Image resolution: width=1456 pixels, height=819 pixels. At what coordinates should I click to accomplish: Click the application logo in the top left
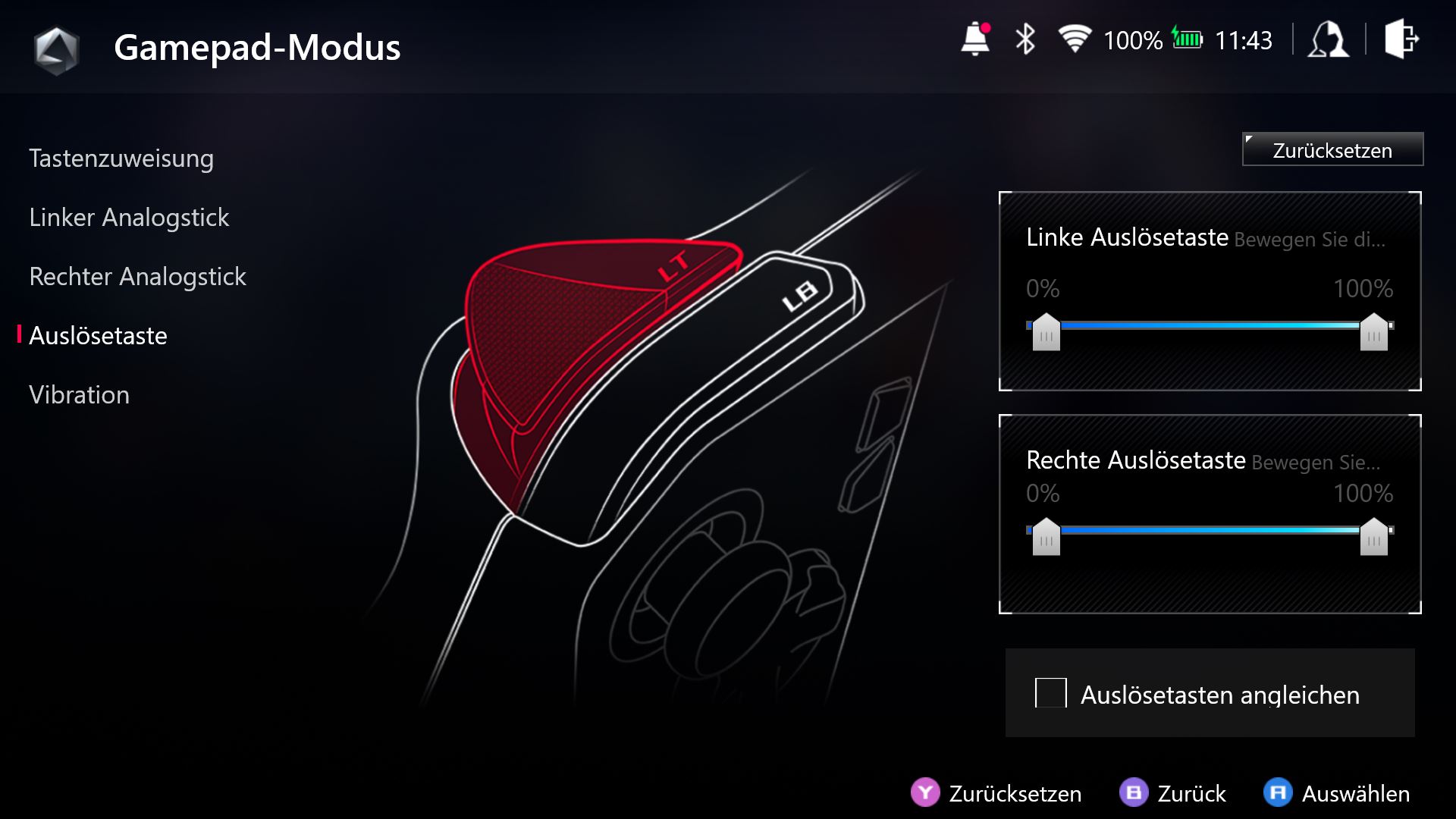coord(57,47)
